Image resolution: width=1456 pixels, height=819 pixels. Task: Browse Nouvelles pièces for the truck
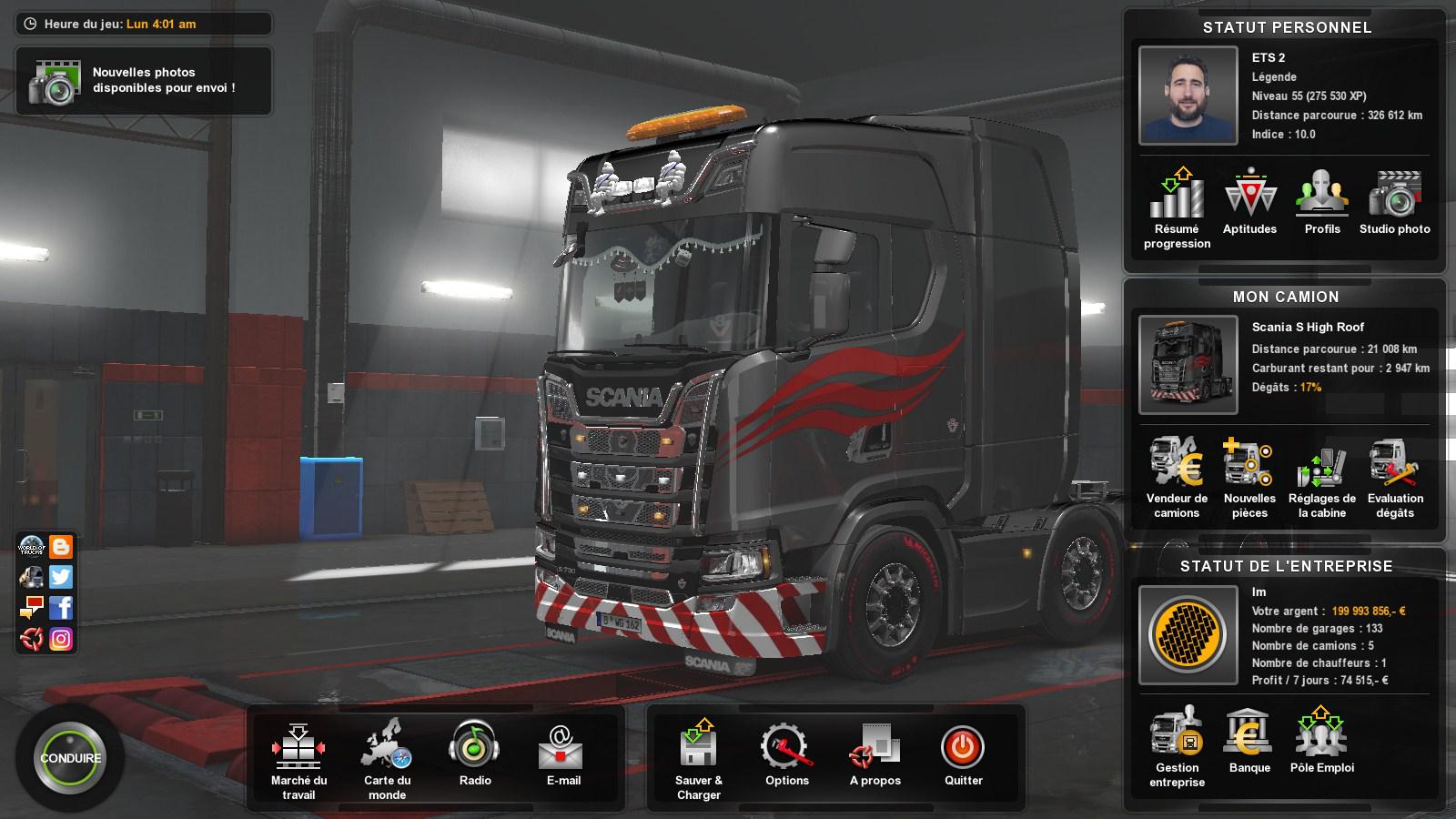1249,466
